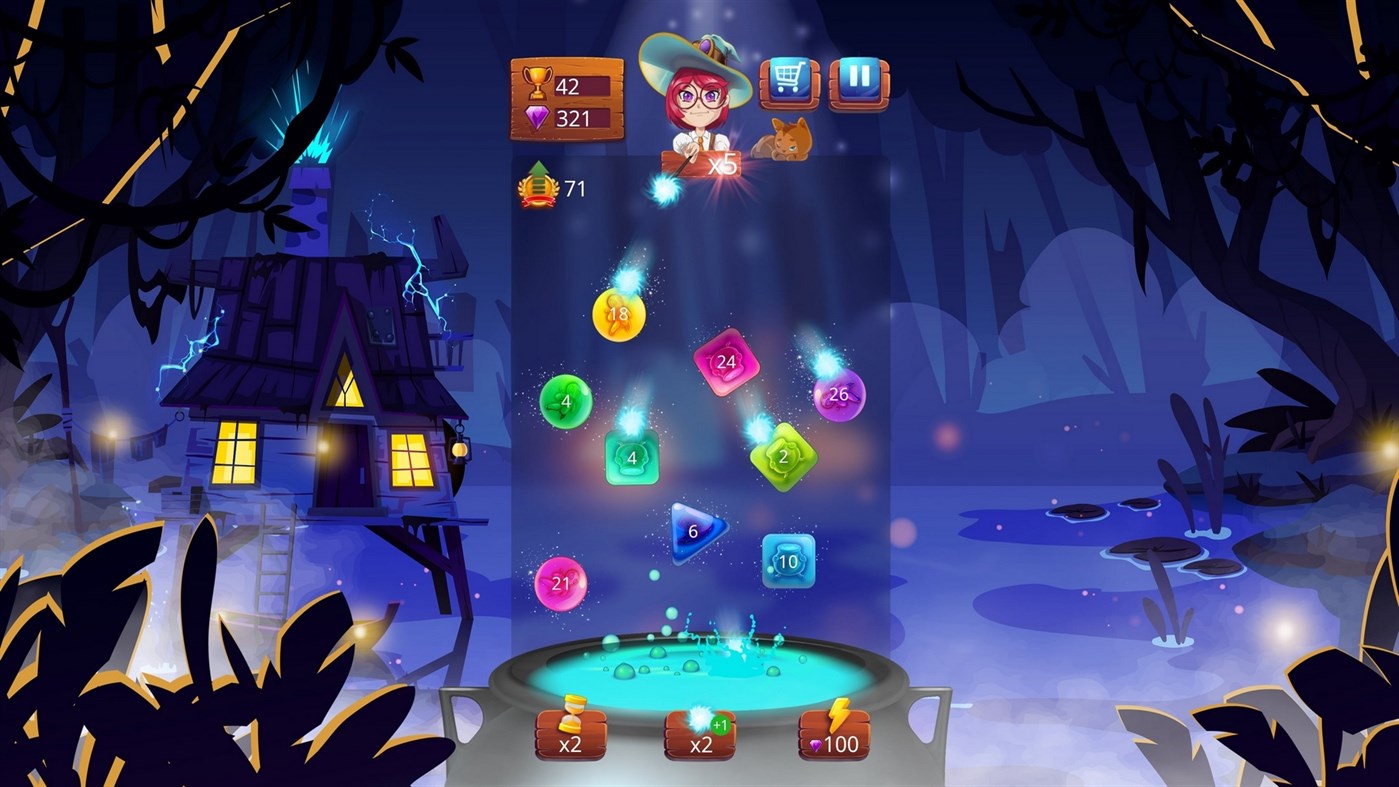Screen dimensions: 1399x787
Task: Pop the pink bubble numbered 24
Action: [x=726, y=363]
